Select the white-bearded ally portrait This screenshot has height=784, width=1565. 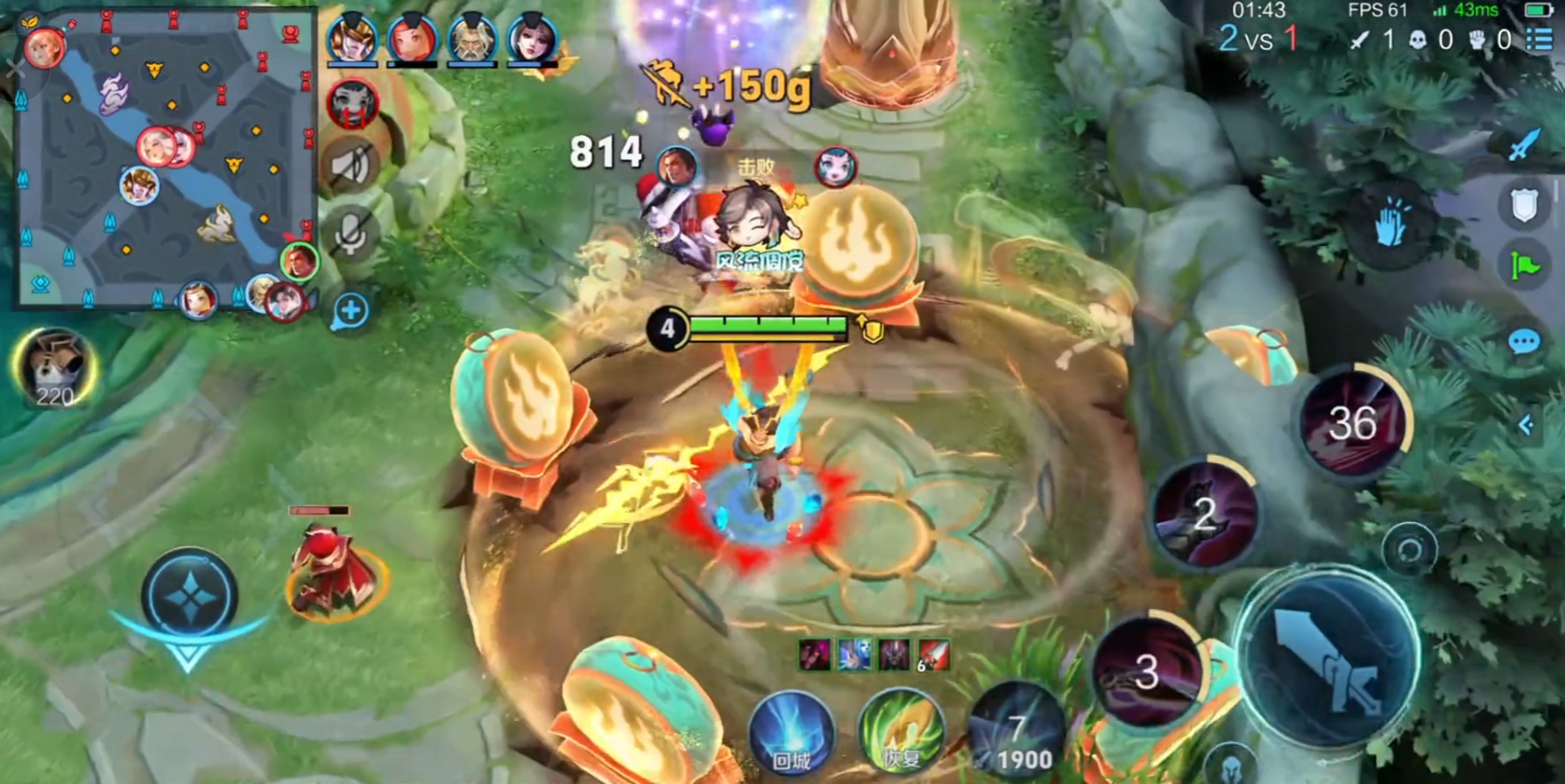point(471,40)
